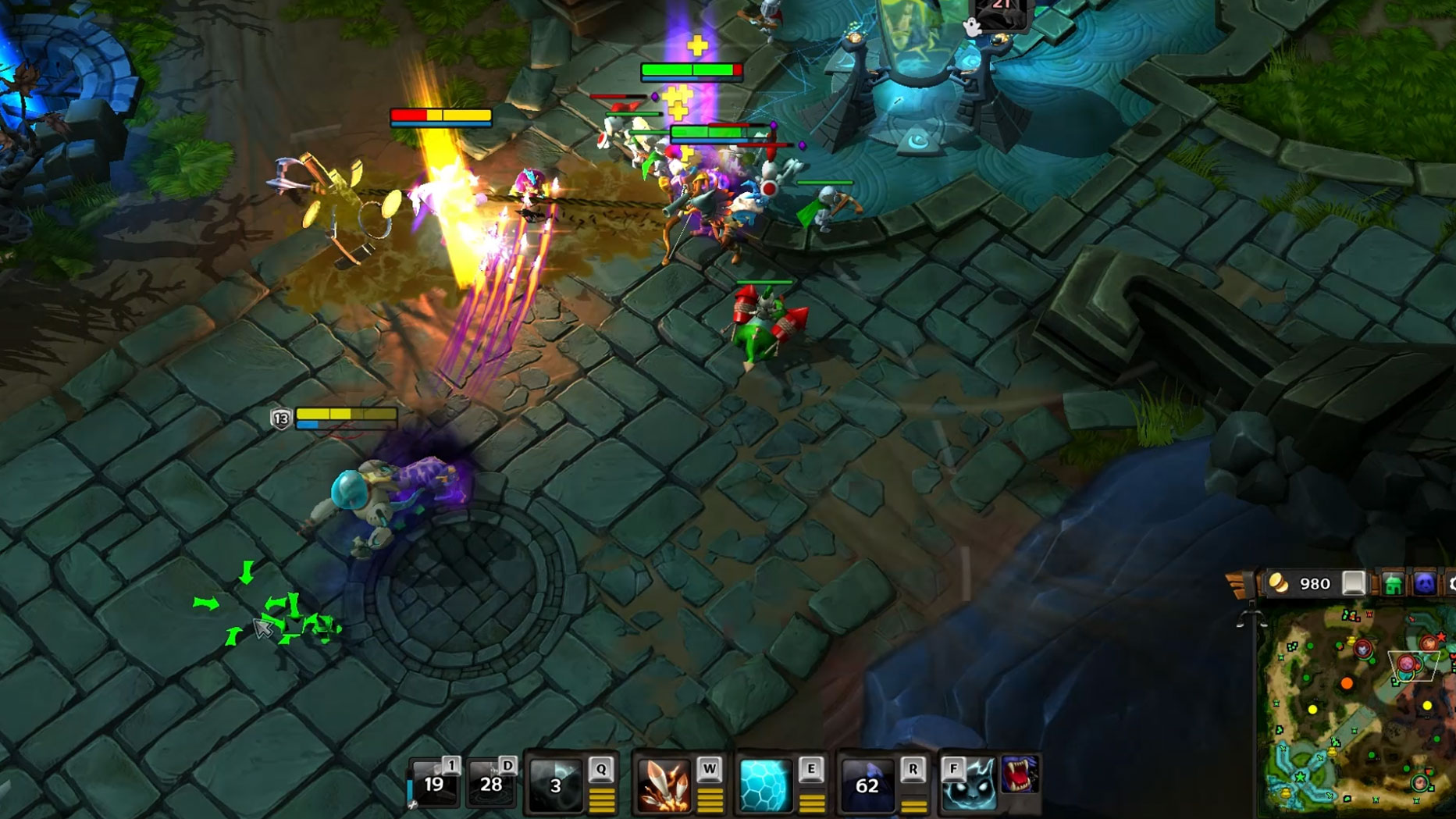Viewport: 1456px width, 819px height.
Task: Click the red star marker on minimap
Action: coord(1440,638)
